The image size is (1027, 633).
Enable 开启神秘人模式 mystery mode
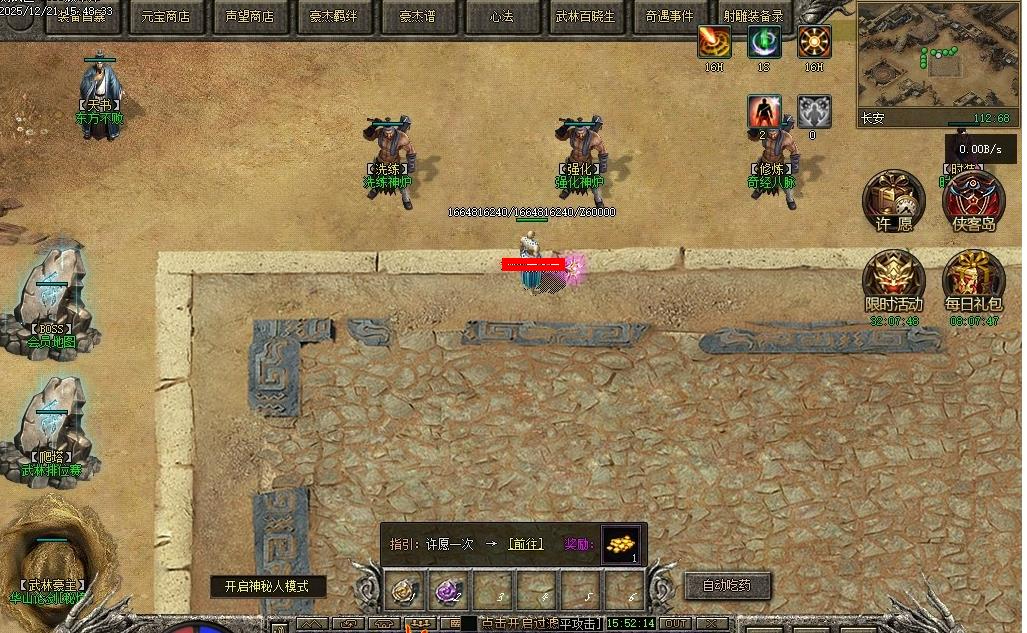tap(267, 586)
